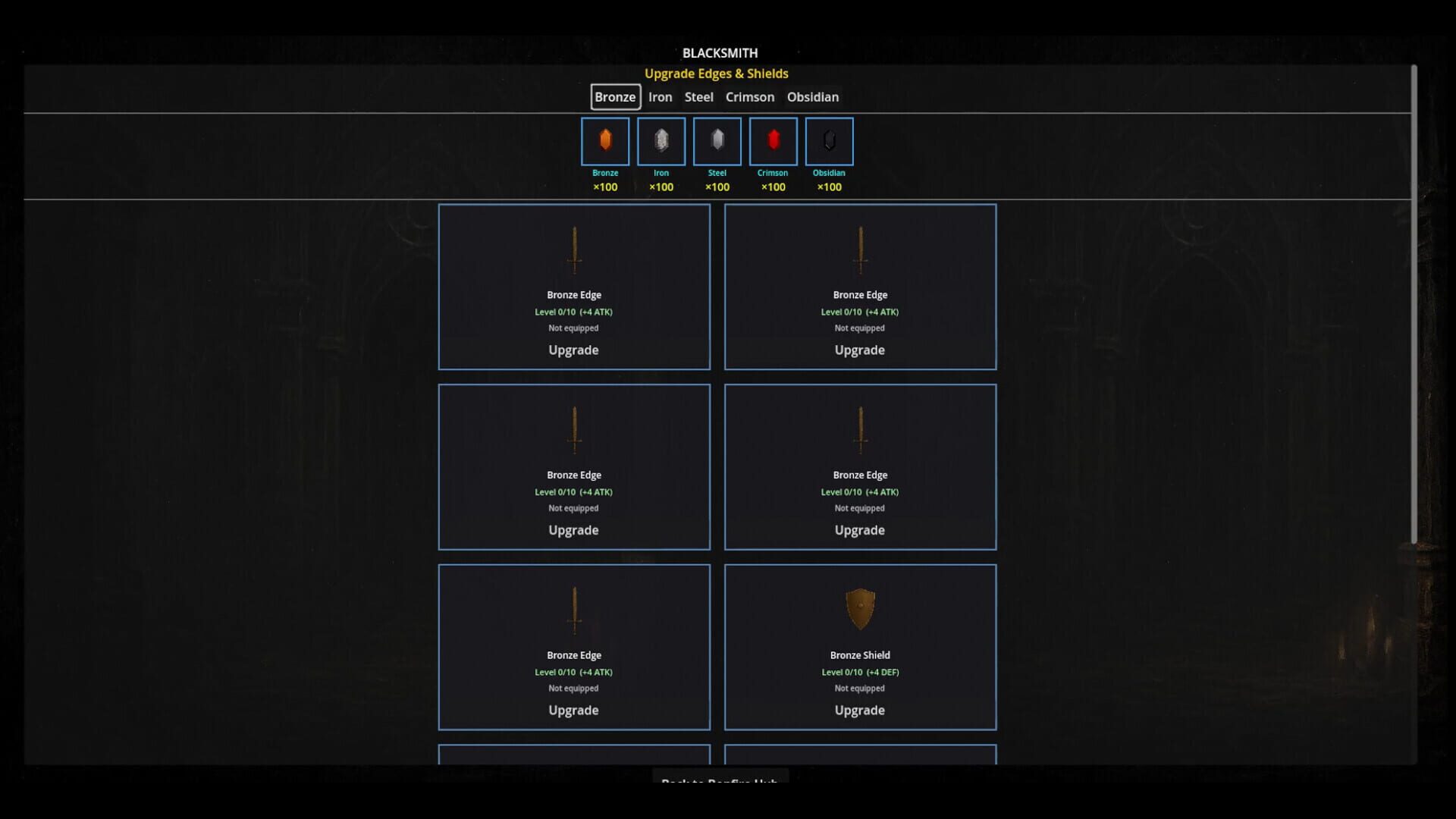The width and height of the screenshot is (1456, 819).
Task: Click the sword icon on the top-left Bronze Edge
Action: 574,250
